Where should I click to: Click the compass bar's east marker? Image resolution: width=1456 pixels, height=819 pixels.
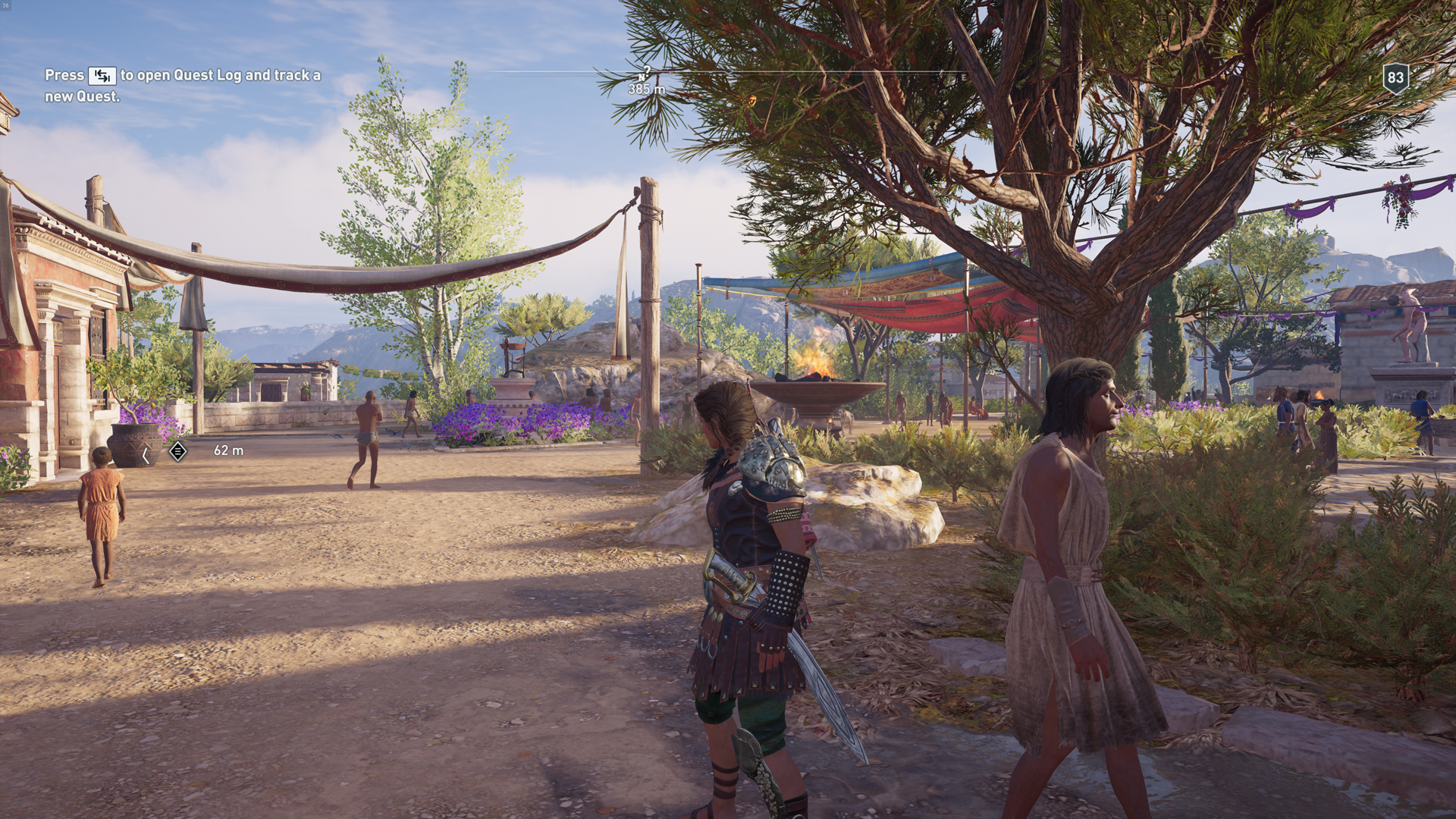tap(963, 77)
